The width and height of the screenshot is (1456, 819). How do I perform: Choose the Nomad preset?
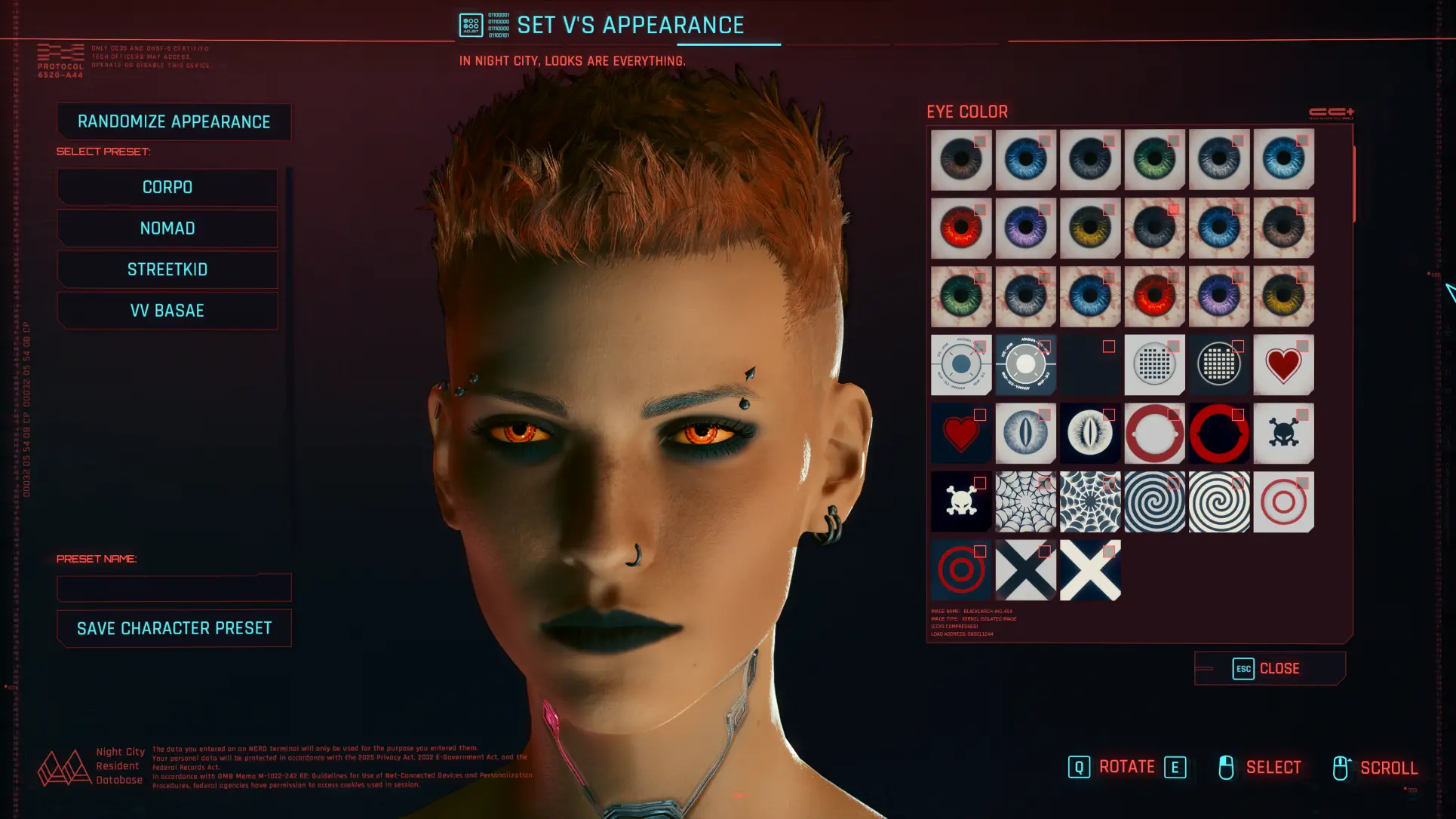[167, 229]
